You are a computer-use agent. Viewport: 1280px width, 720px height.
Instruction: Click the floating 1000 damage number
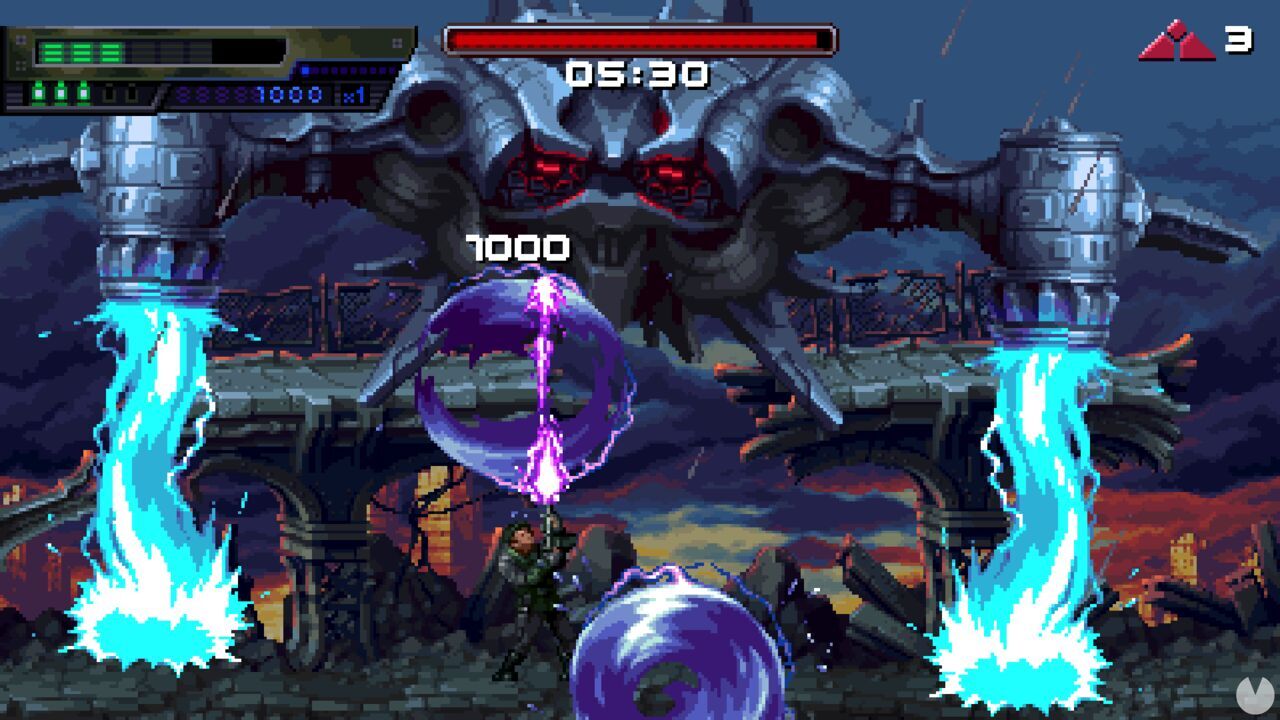(x=515, y=248)
